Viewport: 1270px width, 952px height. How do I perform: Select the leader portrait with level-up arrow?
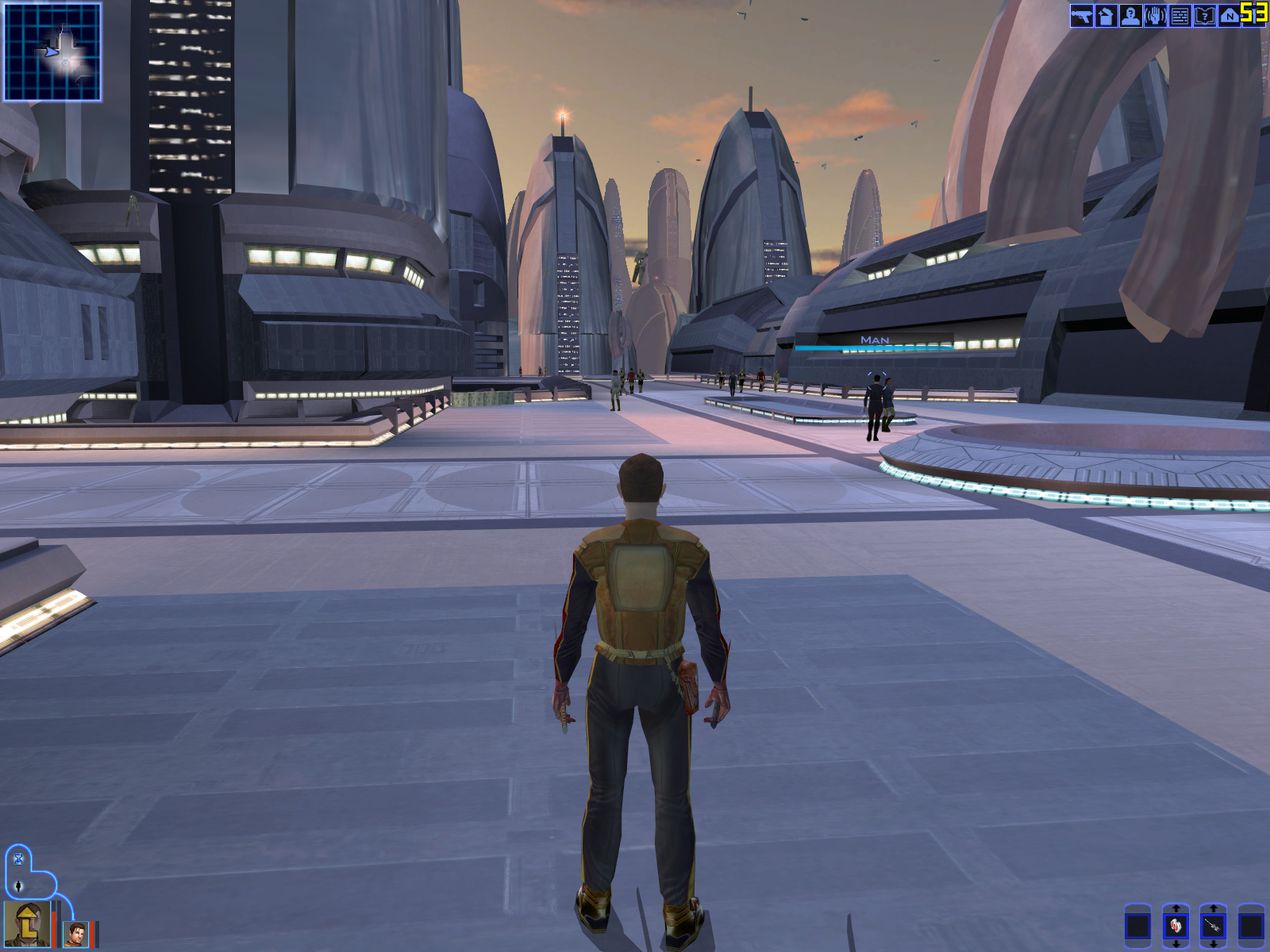(x=27, y=924)
